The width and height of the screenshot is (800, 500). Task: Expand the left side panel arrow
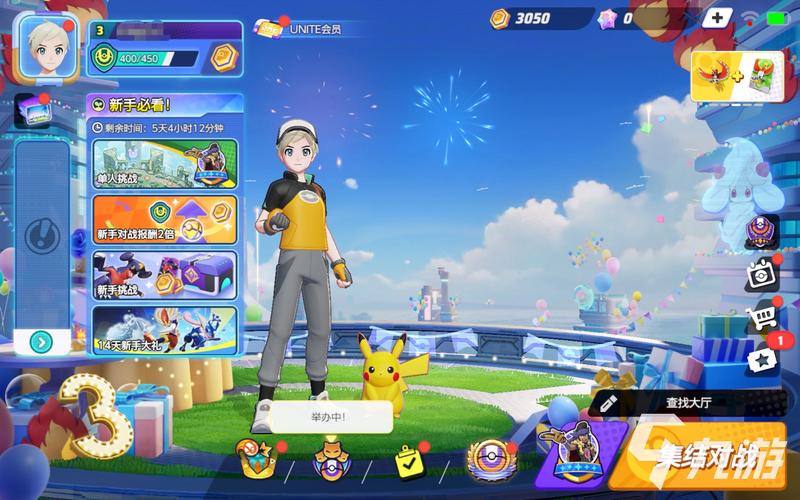tap(41, 342)
